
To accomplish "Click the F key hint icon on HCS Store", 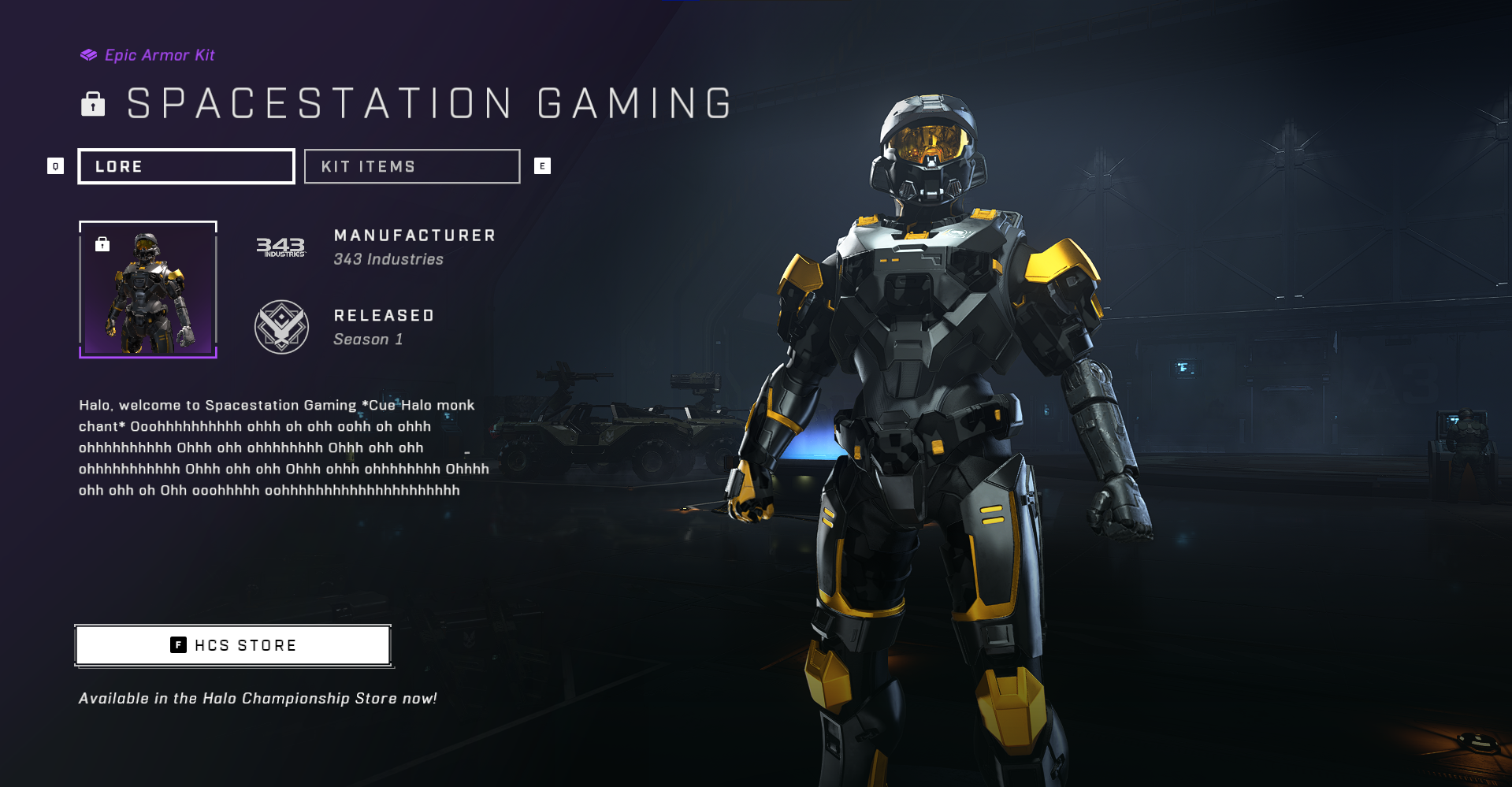I will (177, 645).
